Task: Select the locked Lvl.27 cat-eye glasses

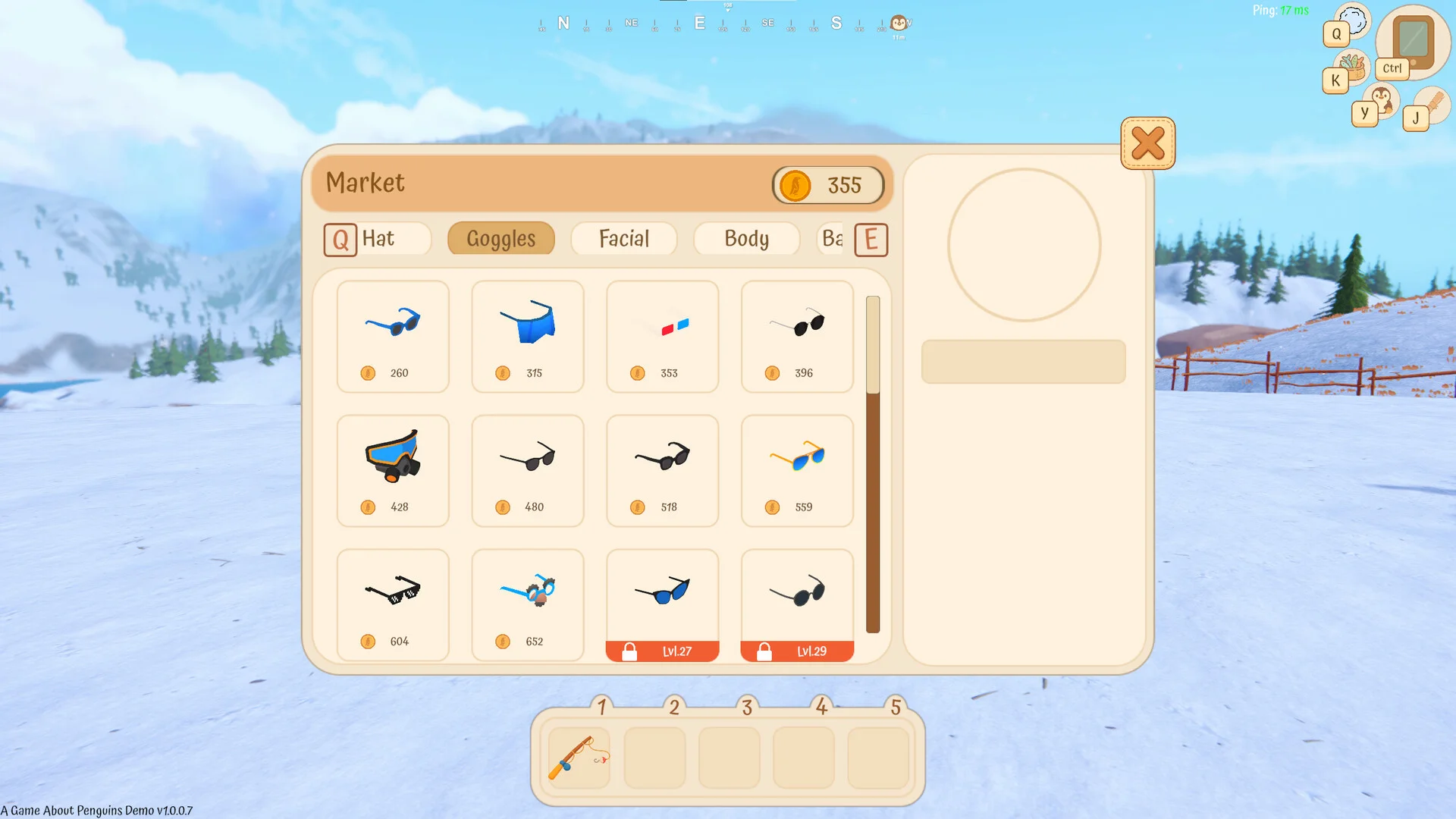Action: point(662,604)
